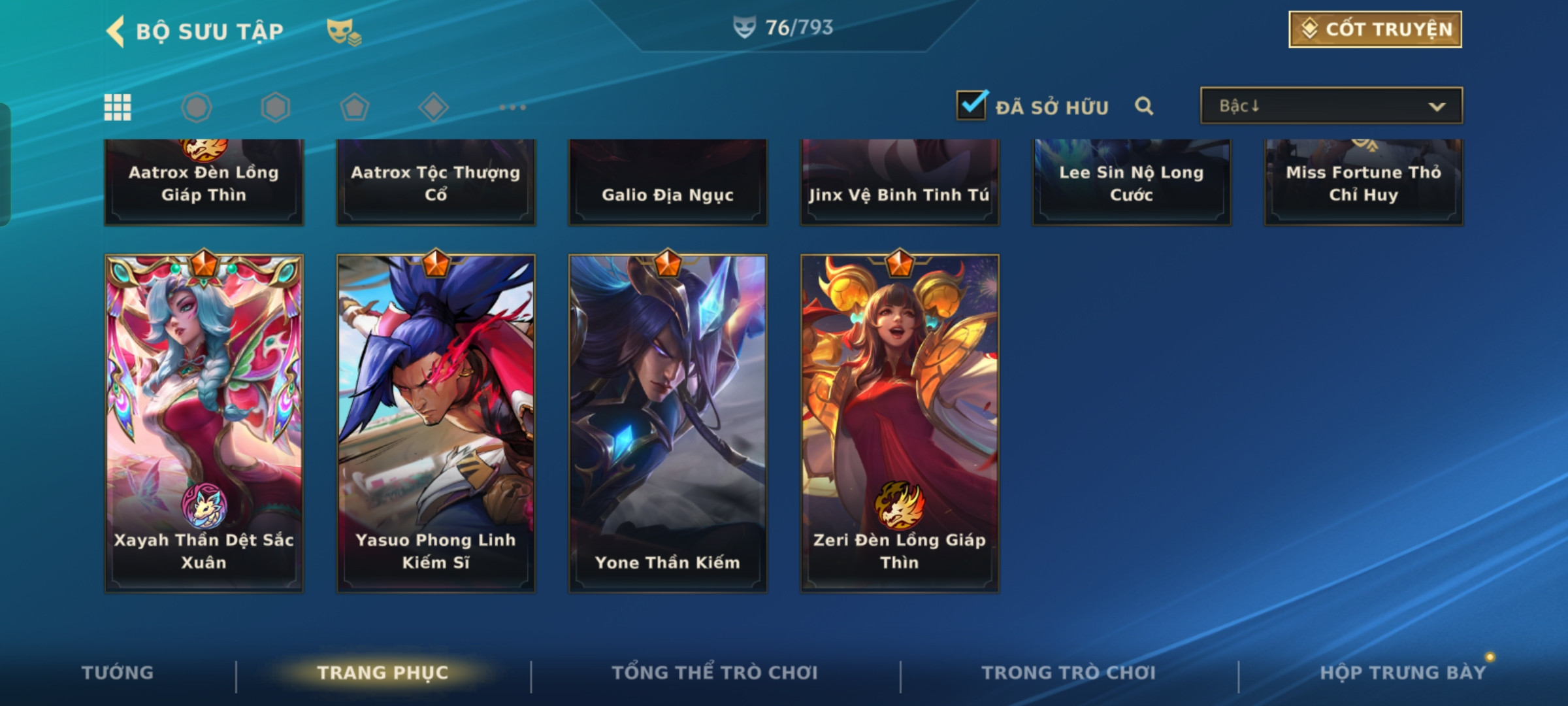Select Galio Địa Ngục skin card
1568x706 pixels.
coord(668,183)
